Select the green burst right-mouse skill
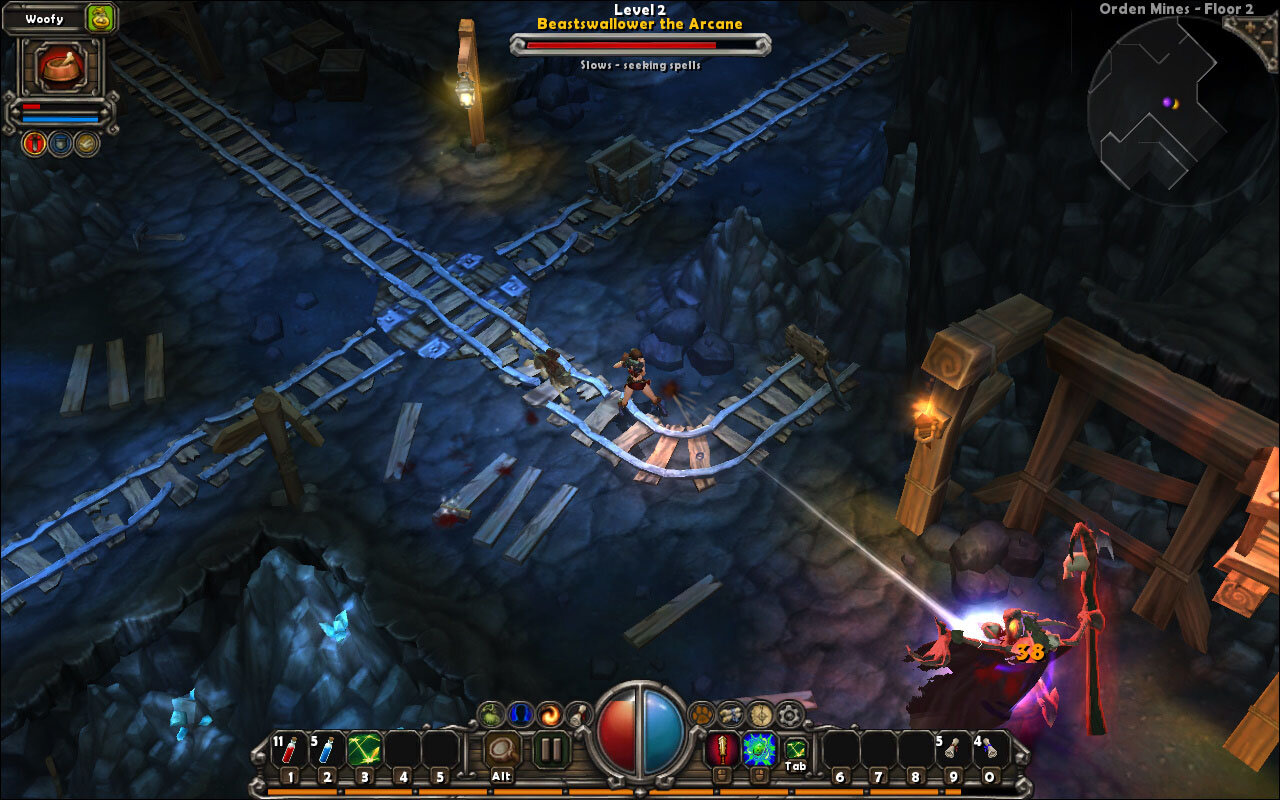This screenshot has width=1280, height=800. pyautogui.click(x=758, y=749)
